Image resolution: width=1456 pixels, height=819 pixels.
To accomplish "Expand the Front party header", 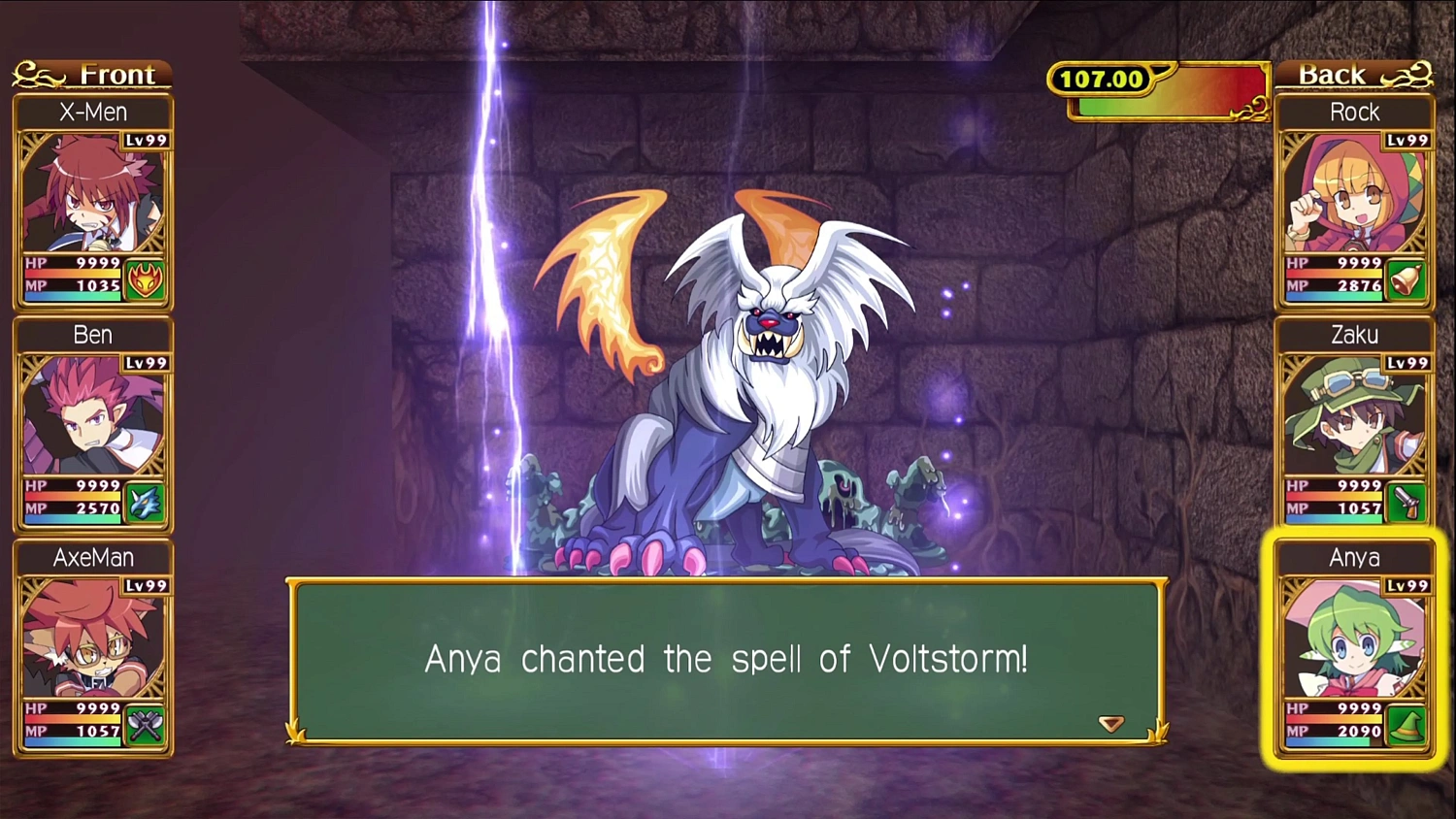I will coord(93,74).
